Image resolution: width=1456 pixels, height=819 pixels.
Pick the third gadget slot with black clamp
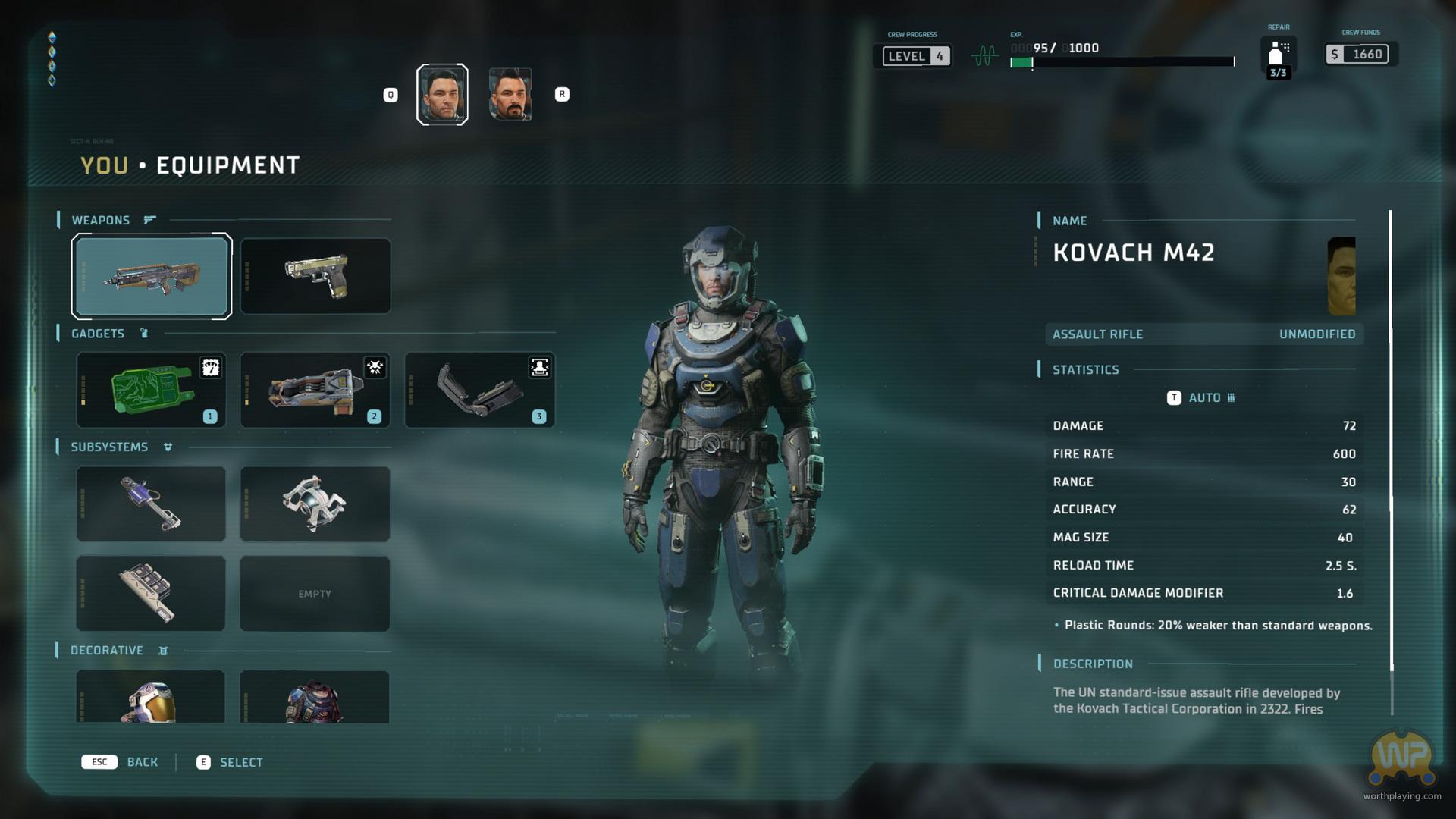coord(479,390)
